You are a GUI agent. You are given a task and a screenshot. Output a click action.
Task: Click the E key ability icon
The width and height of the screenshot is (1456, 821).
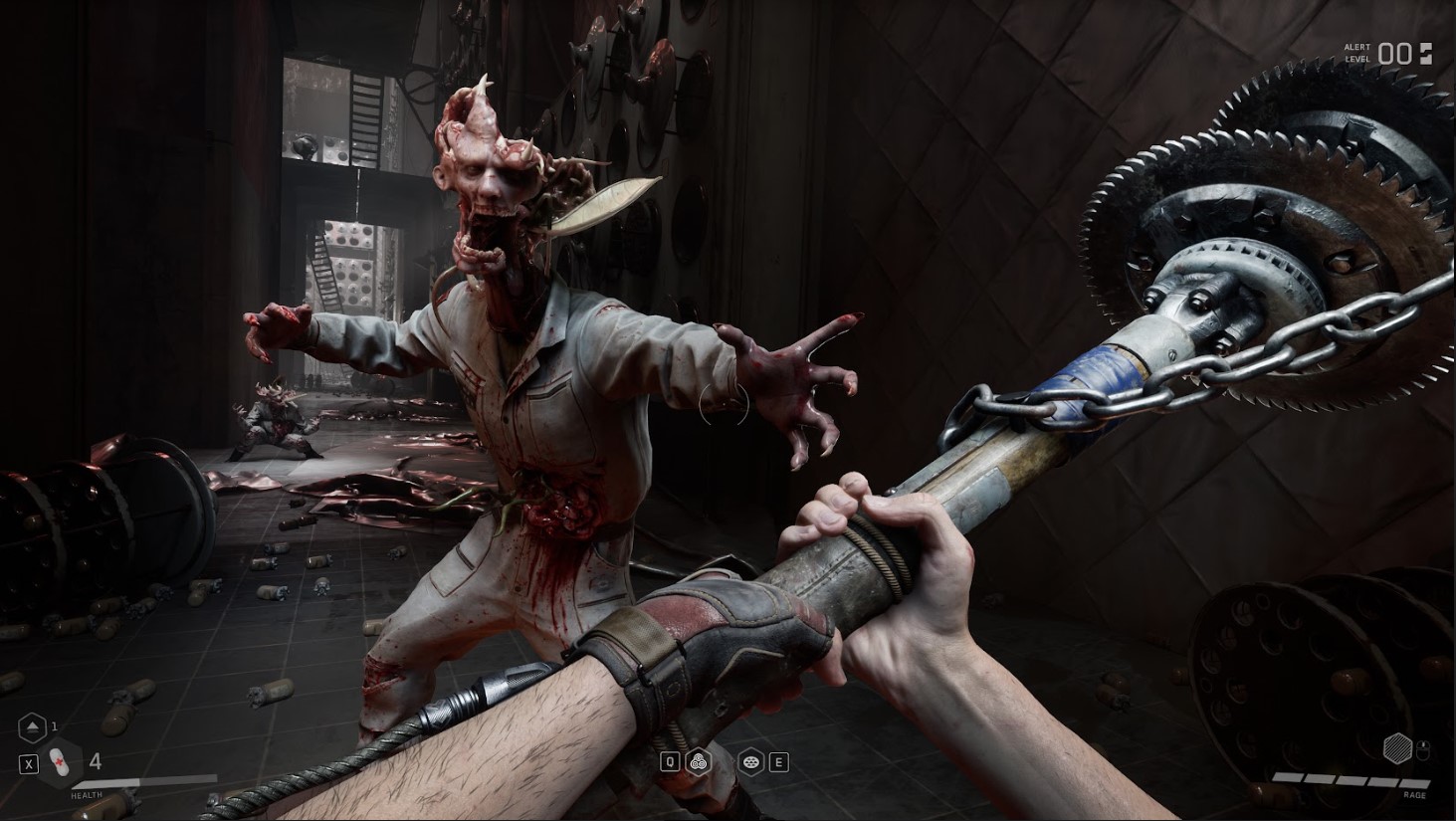(779, 761)
